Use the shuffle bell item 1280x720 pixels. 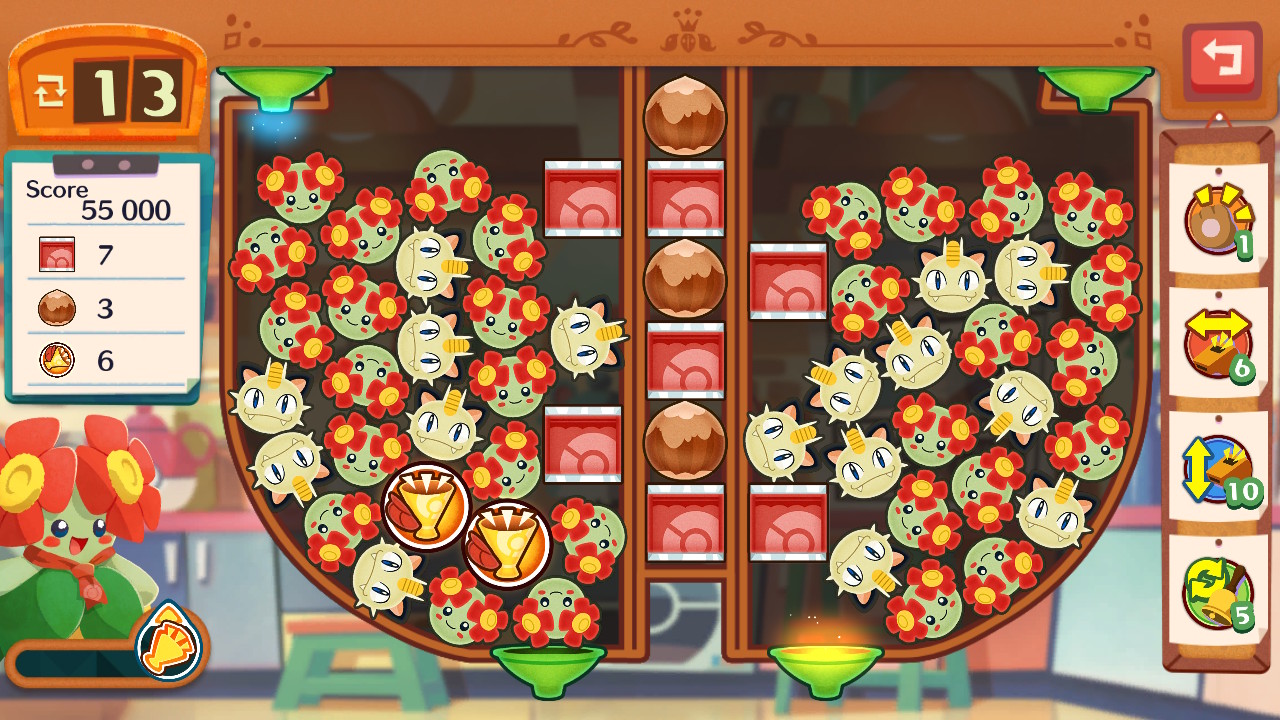[x=1217, y=592]
